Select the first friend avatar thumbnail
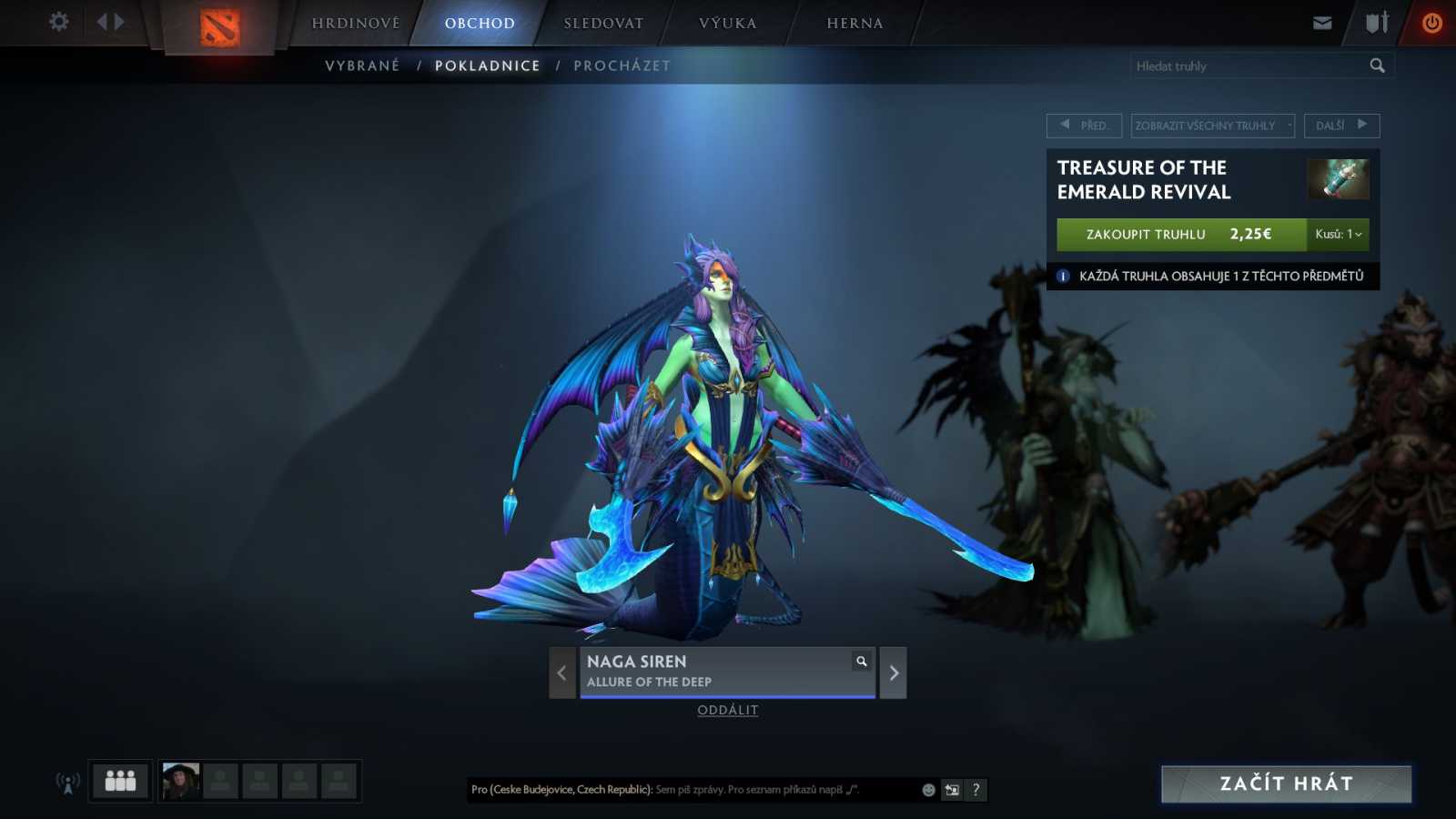The height and width of the screenshot is (819, 1456). point(180,780)
